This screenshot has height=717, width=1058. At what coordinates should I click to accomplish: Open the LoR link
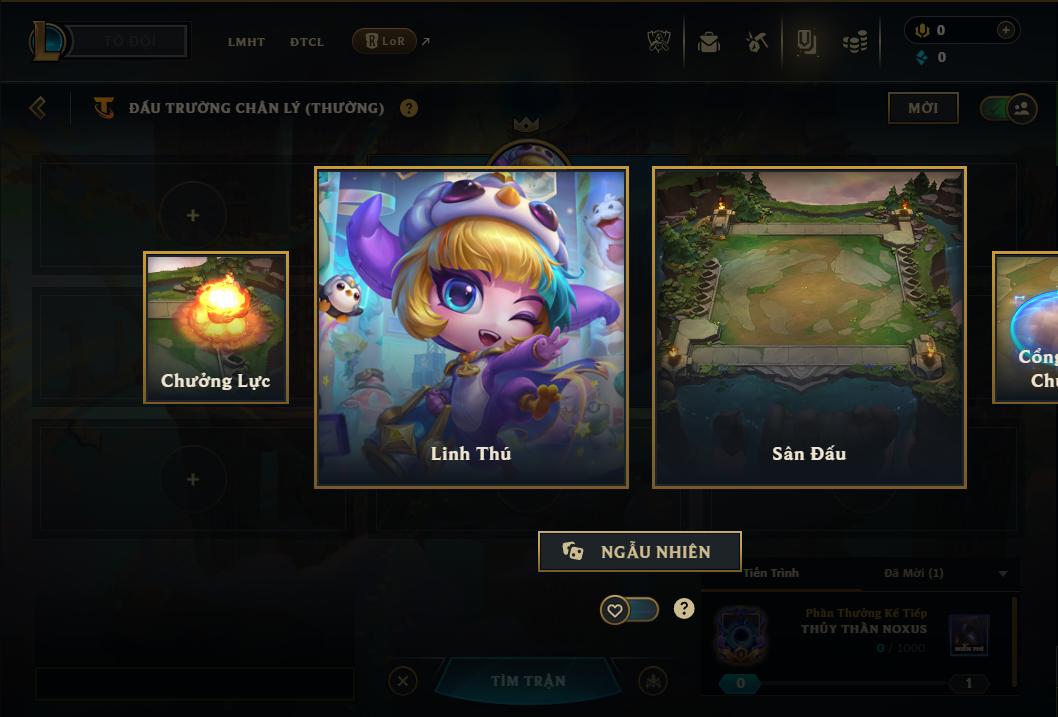385,41
